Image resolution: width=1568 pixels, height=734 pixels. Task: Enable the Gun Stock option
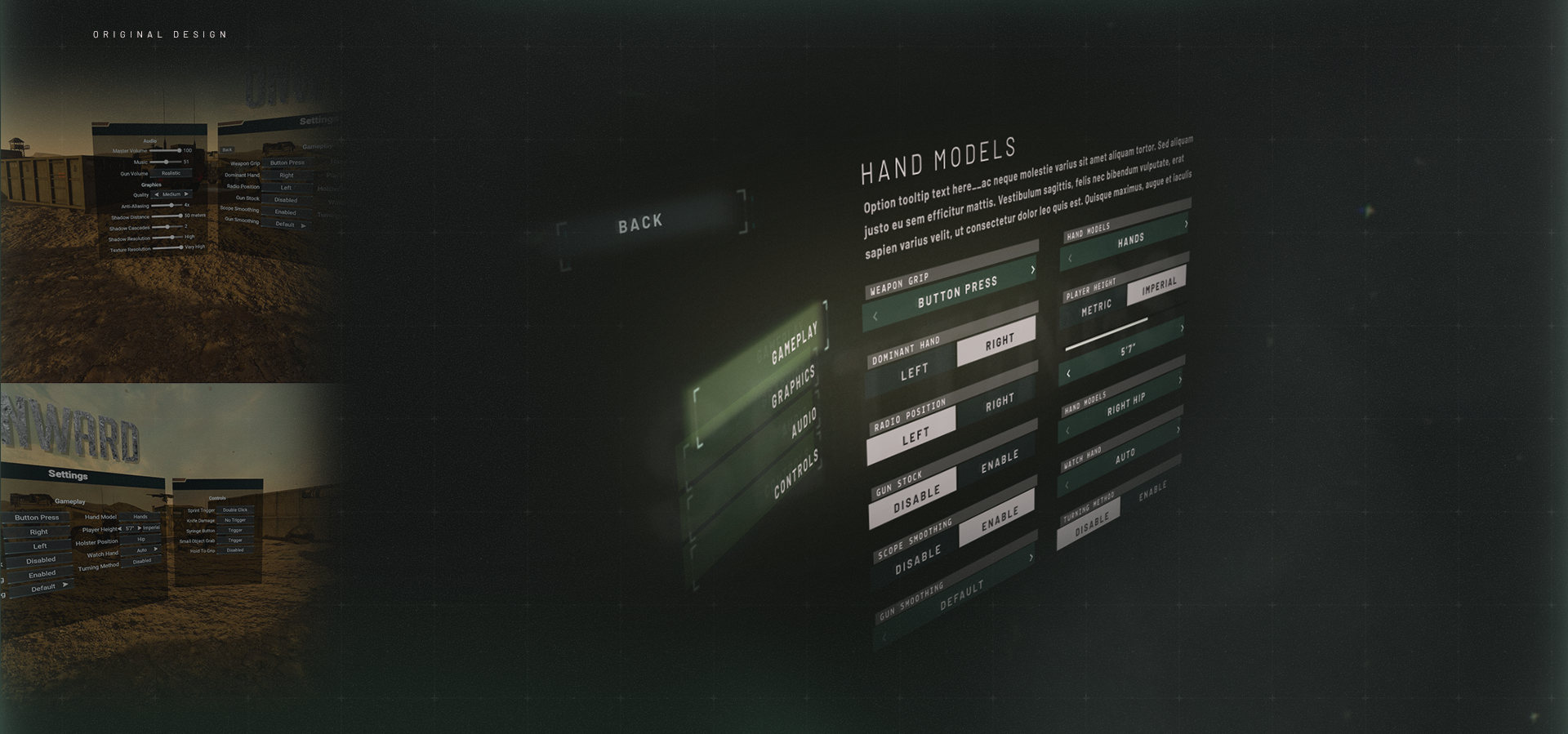(x=999, y=461)
